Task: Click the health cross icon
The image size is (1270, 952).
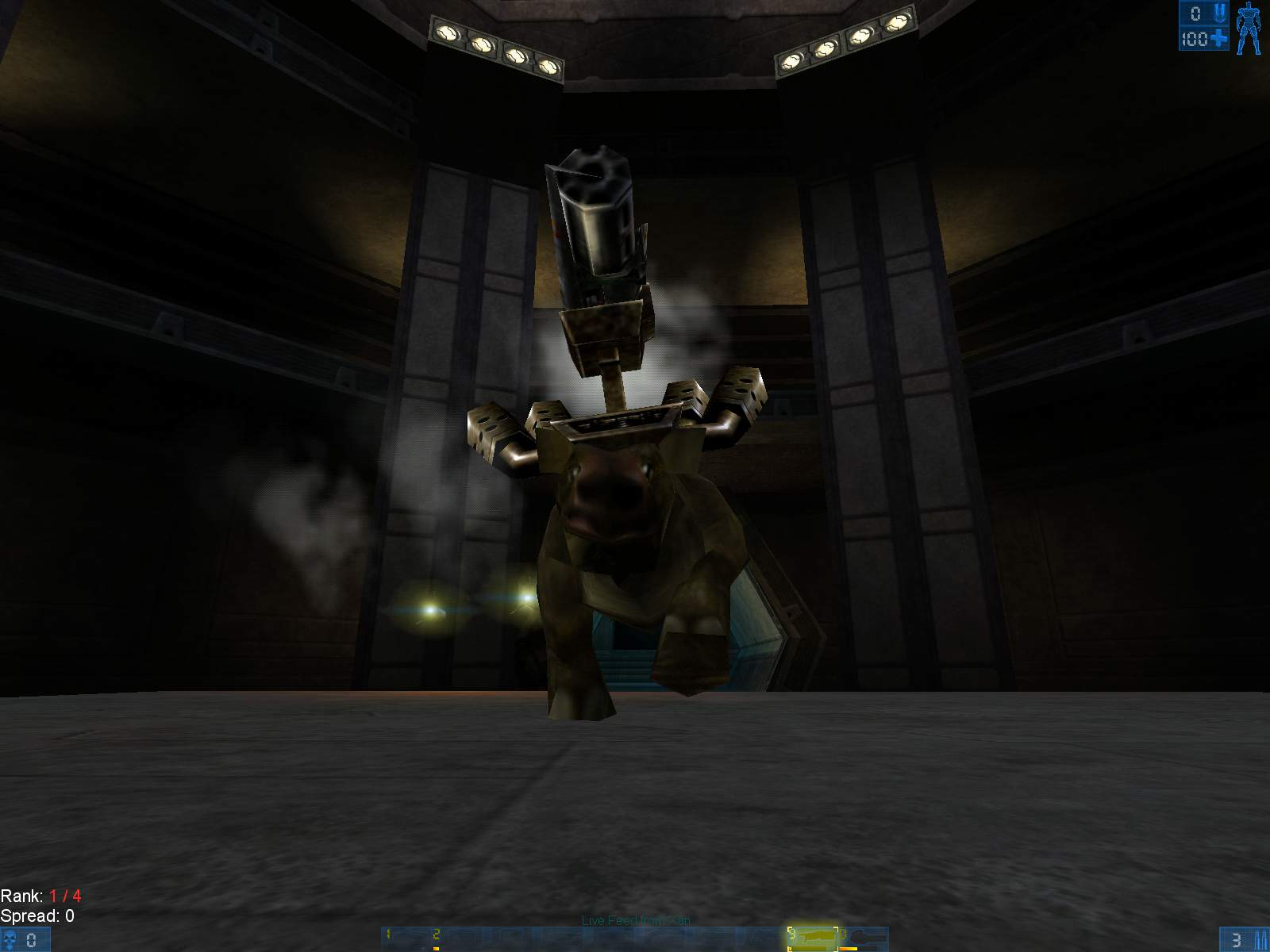Action: click(x=1217, y=38)
